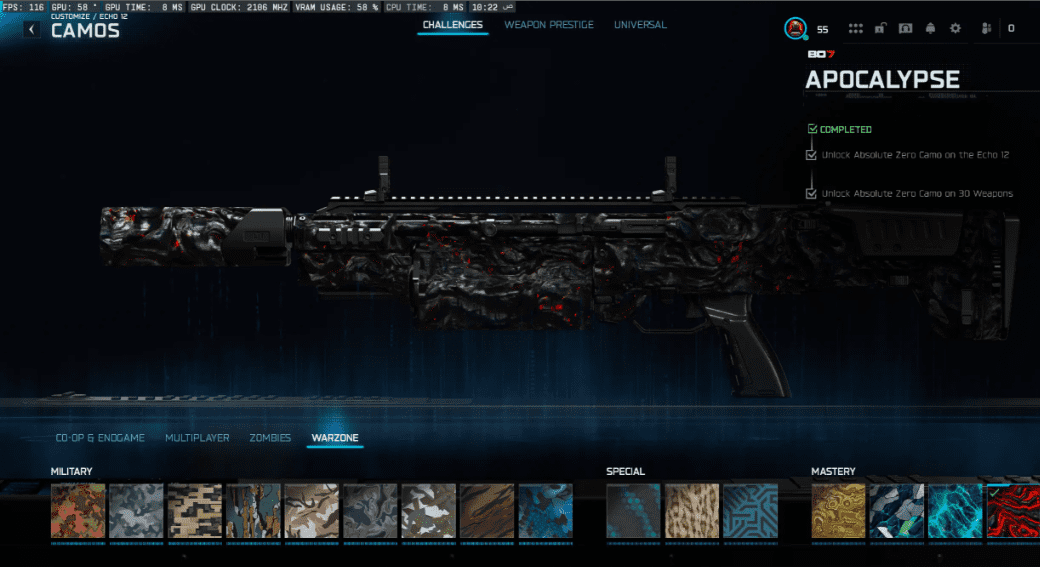The width and height of the screenshot is (1040, 567).
Task: Equip the gold Mastery camo
Action: click(838, 511)
